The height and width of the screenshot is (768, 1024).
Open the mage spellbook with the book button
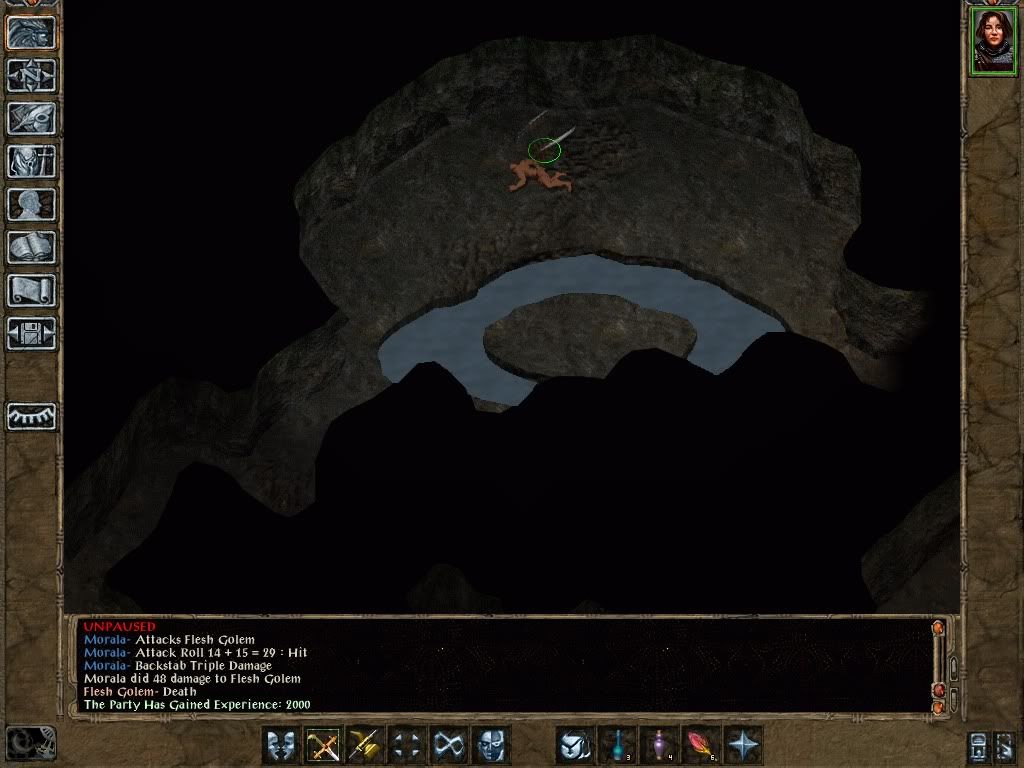click(32, 247)
